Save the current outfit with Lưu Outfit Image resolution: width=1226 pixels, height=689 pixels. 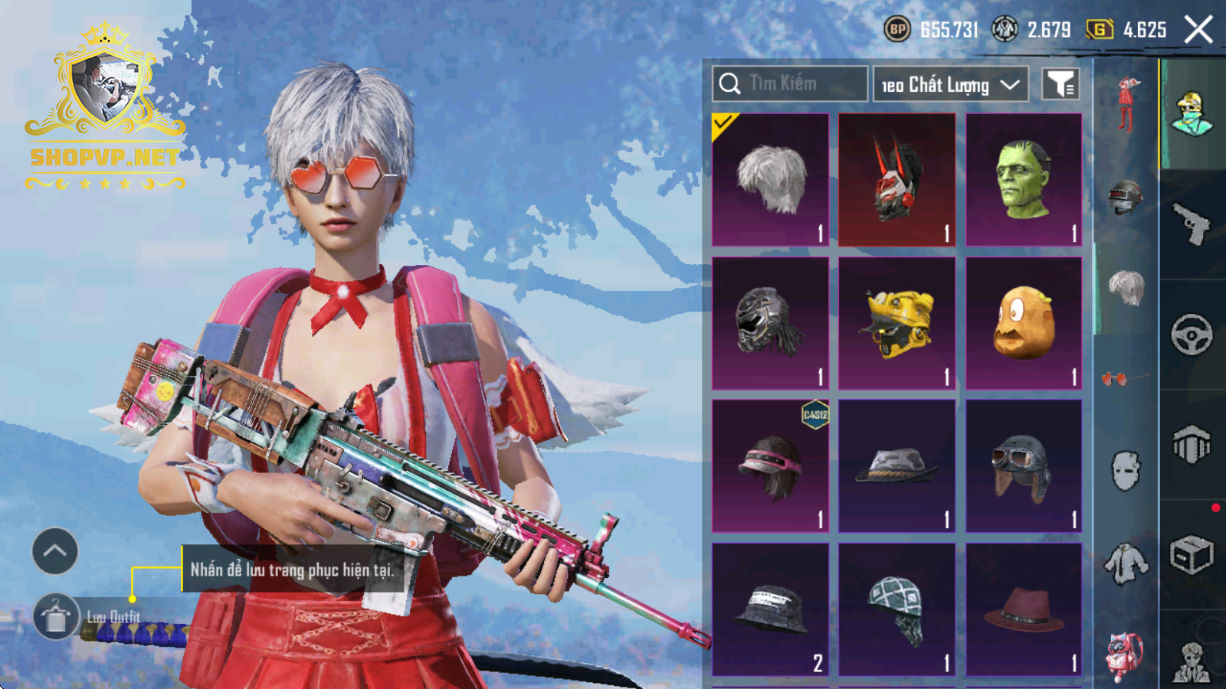(56, 617)
